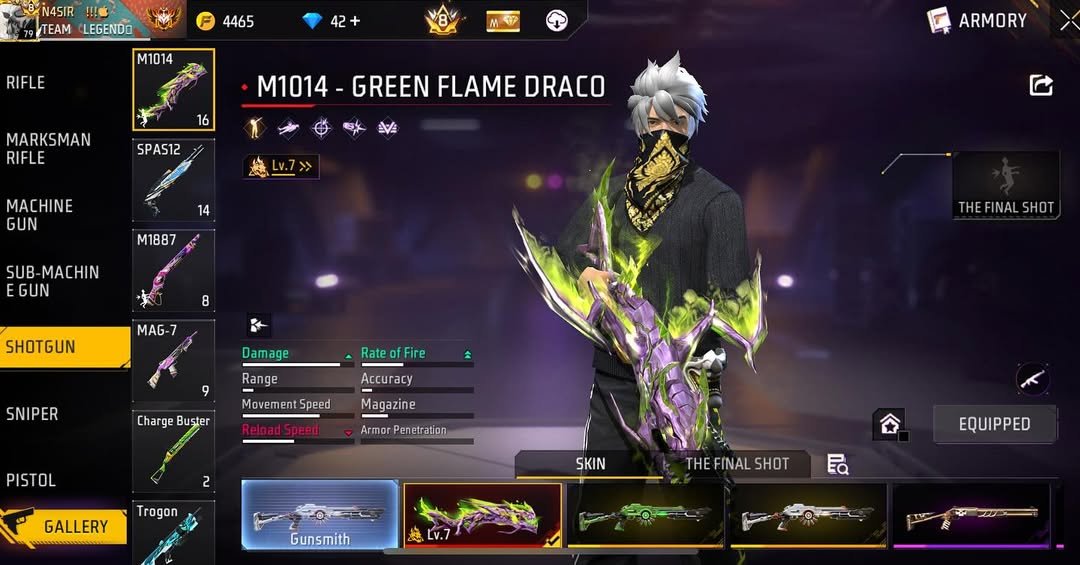Switch to The Final Shot tab
Screen dimensions: 1080x565
(x=737, y=464)
